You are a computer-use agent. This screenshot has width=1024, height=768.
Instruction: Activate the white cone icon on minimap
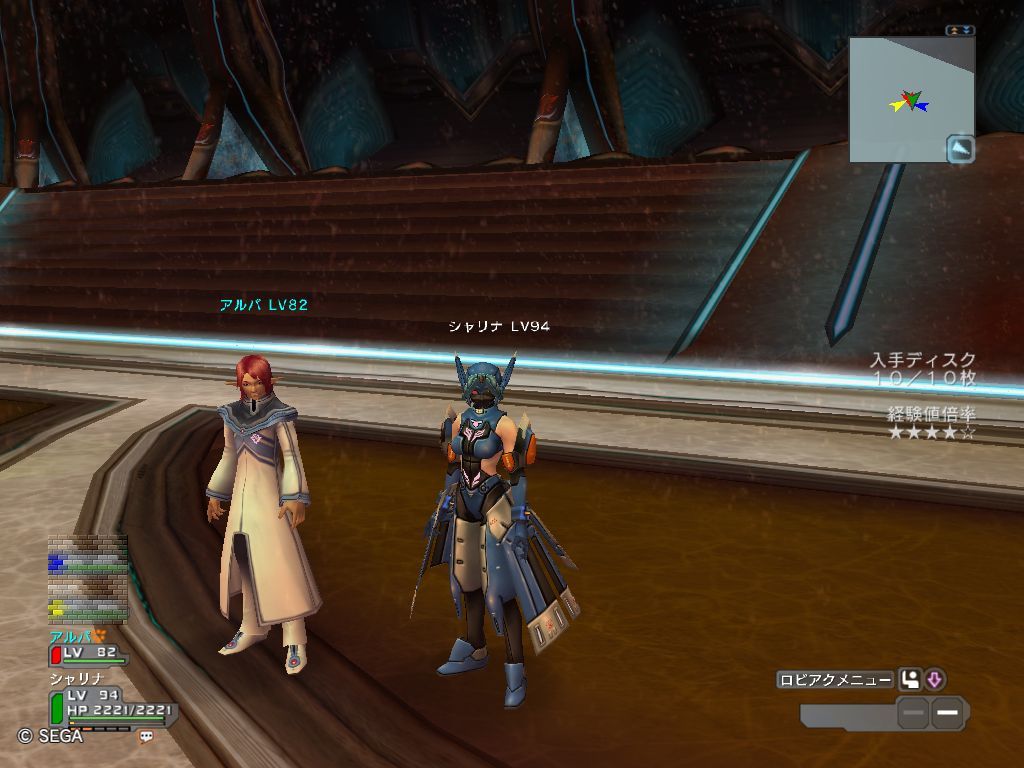pyautogui.click(x=961, y=149)
